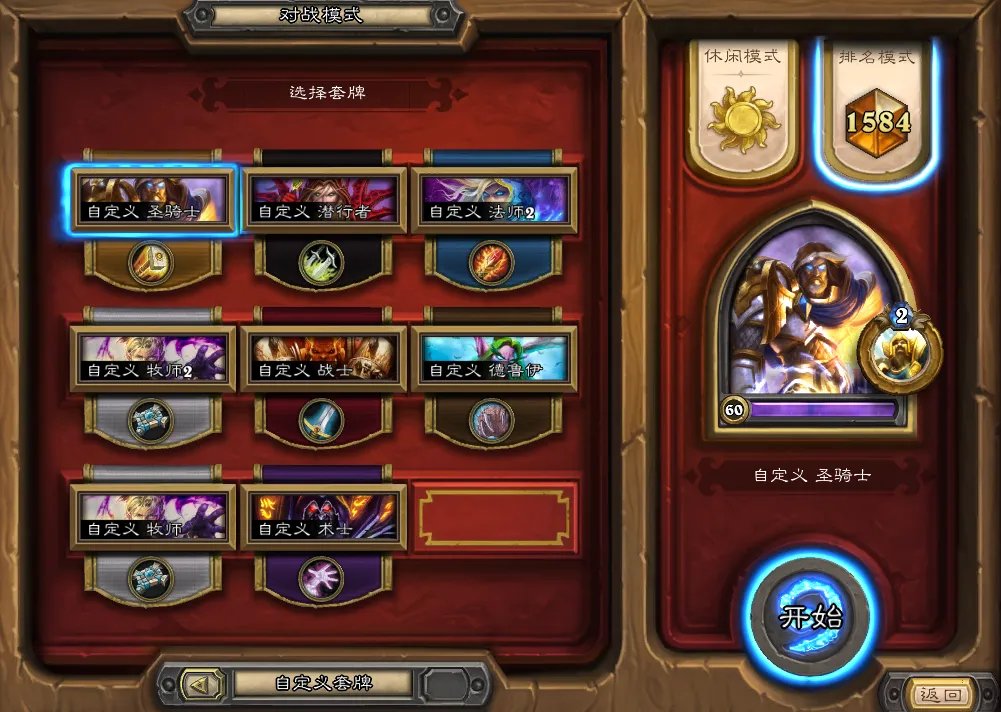Select the 自定义 牧师2 Priest deck

point(153,358)
